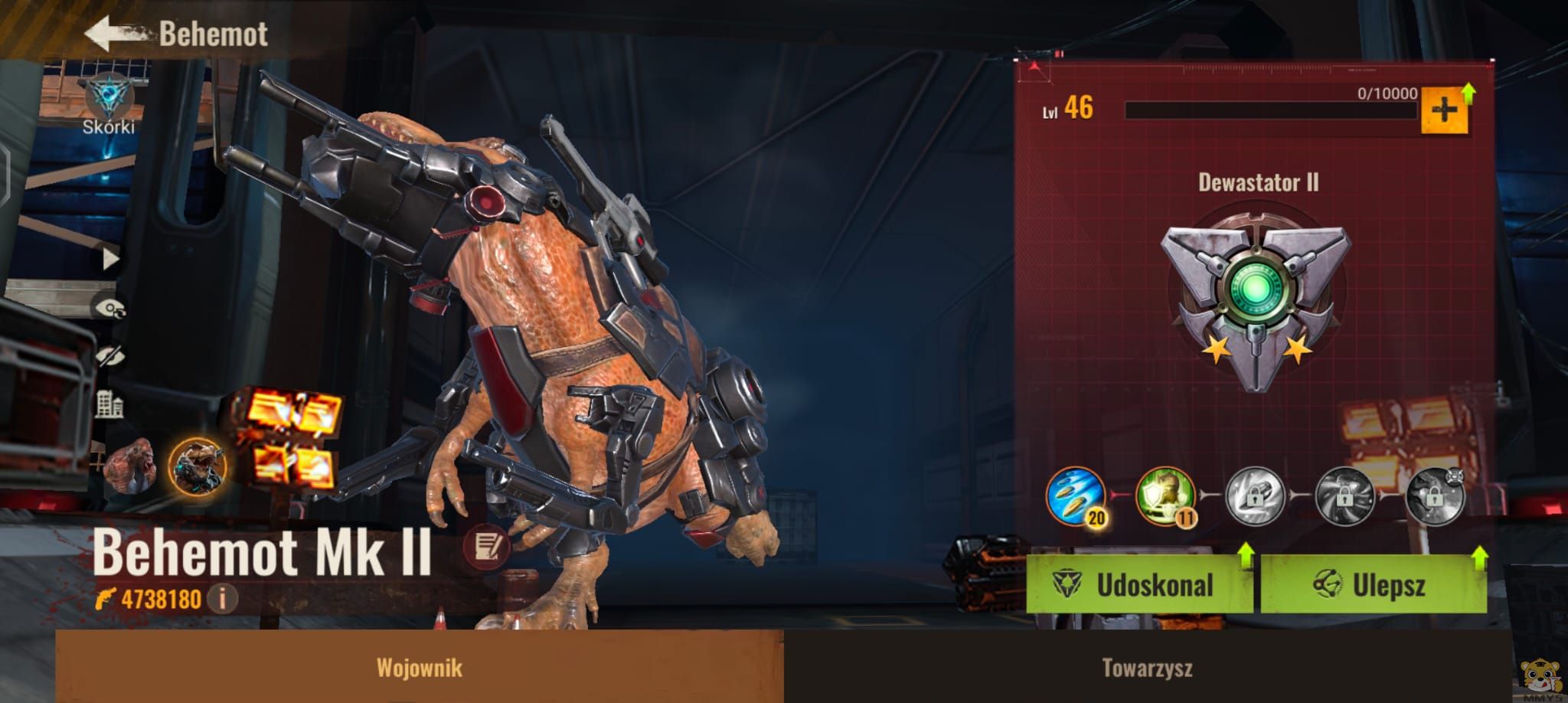
Task: Switch to the Wojownik tab
Action: 420,667
